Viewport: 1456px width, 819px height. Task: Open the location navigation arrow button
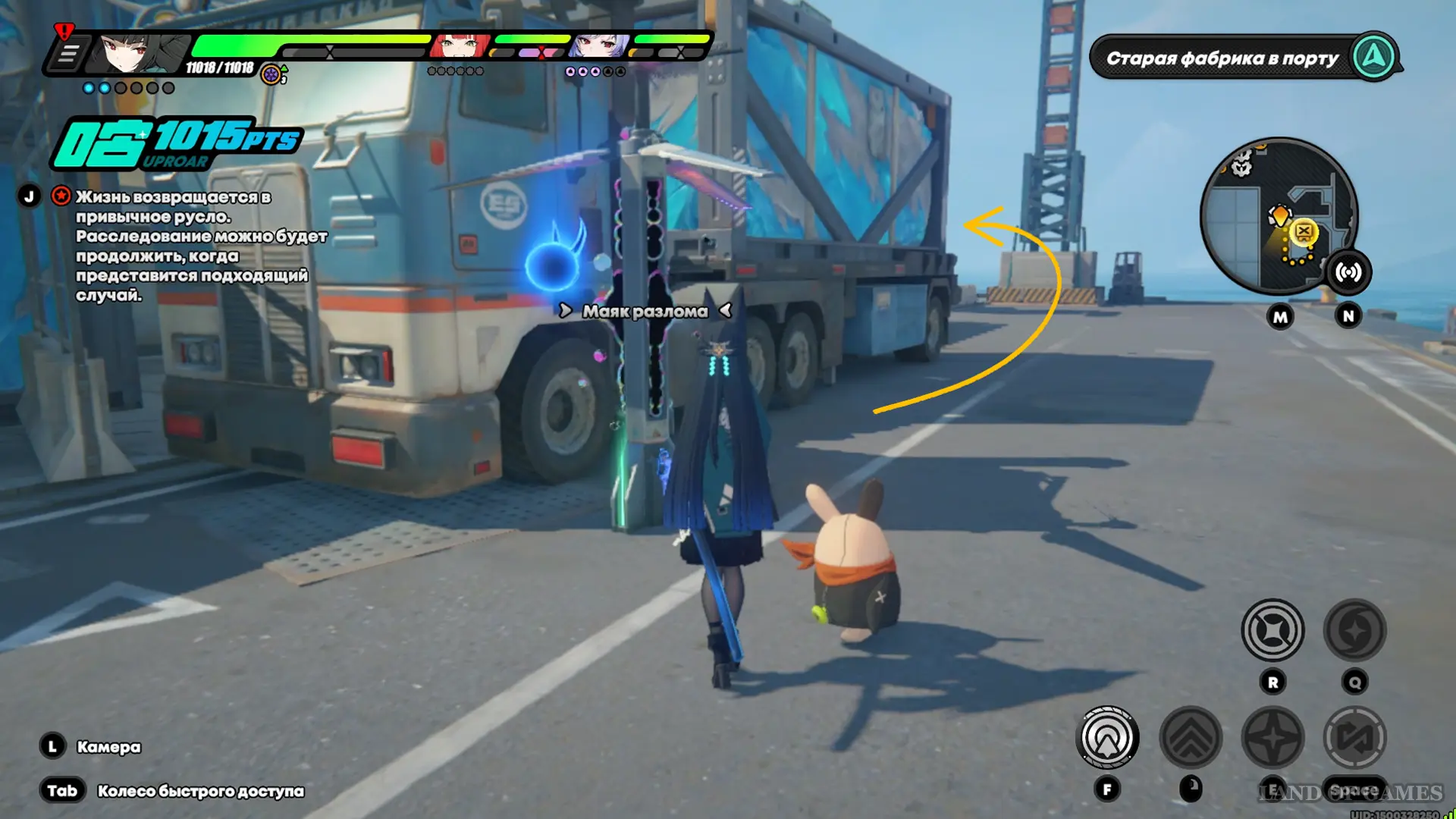tap(1374, 57)
